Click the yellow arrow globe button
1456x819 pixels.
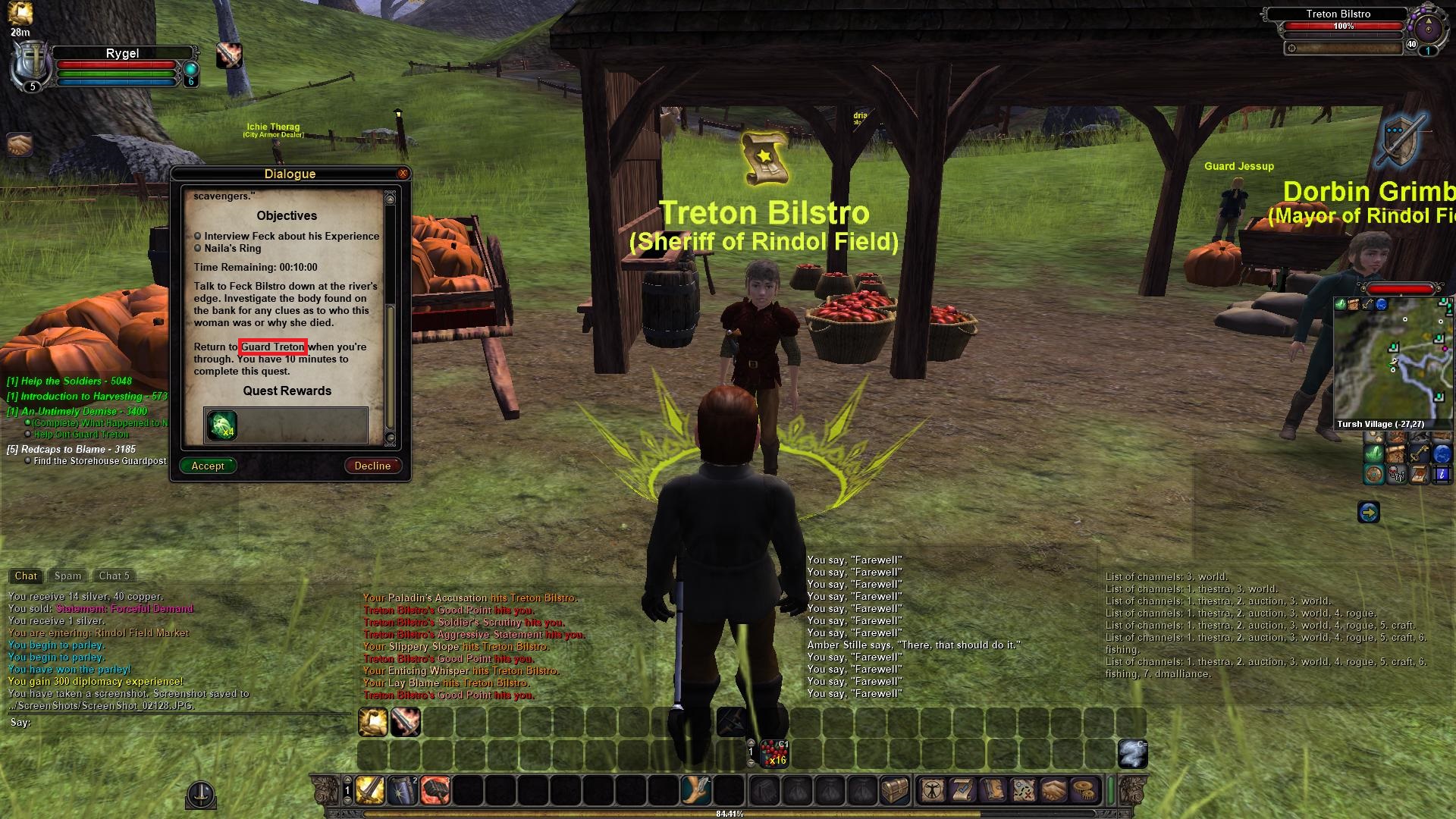1368,513
